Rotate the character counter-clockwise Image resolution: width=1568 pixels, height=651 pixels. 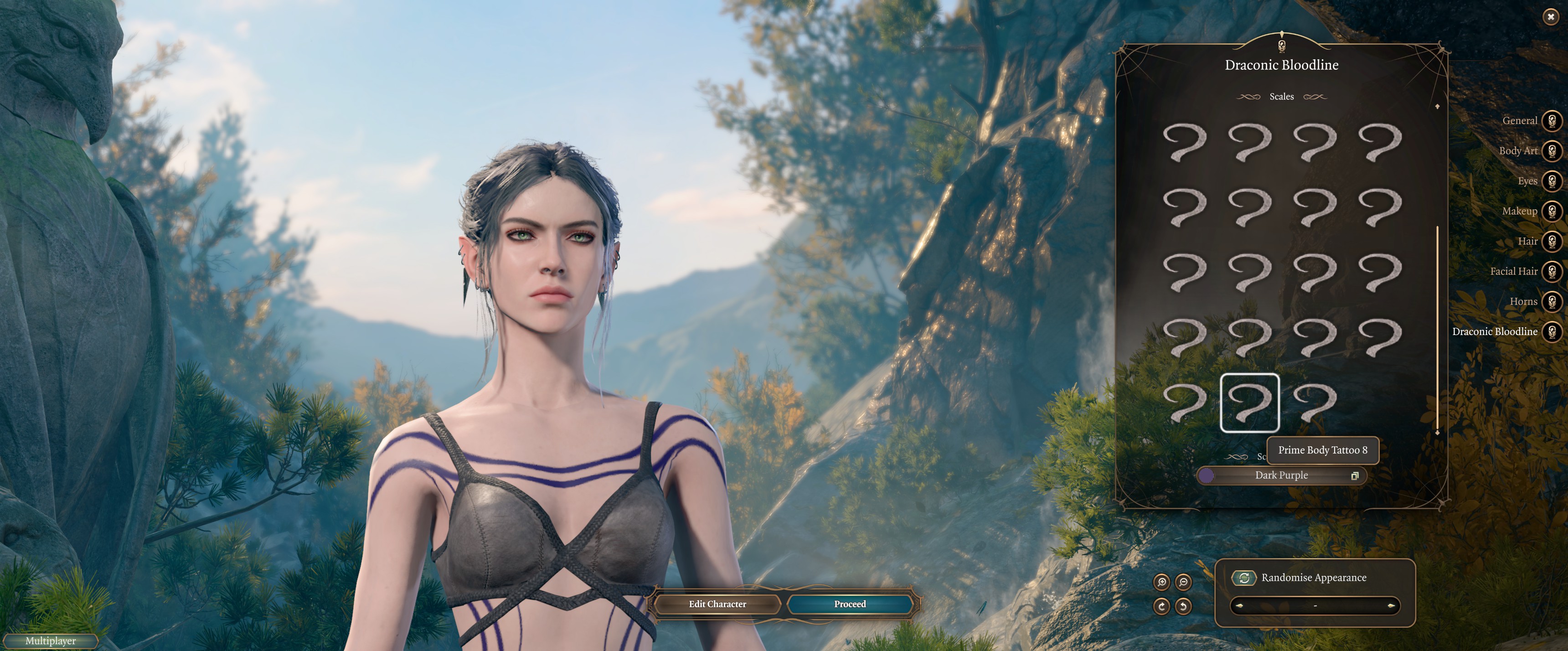point(1183,606)
